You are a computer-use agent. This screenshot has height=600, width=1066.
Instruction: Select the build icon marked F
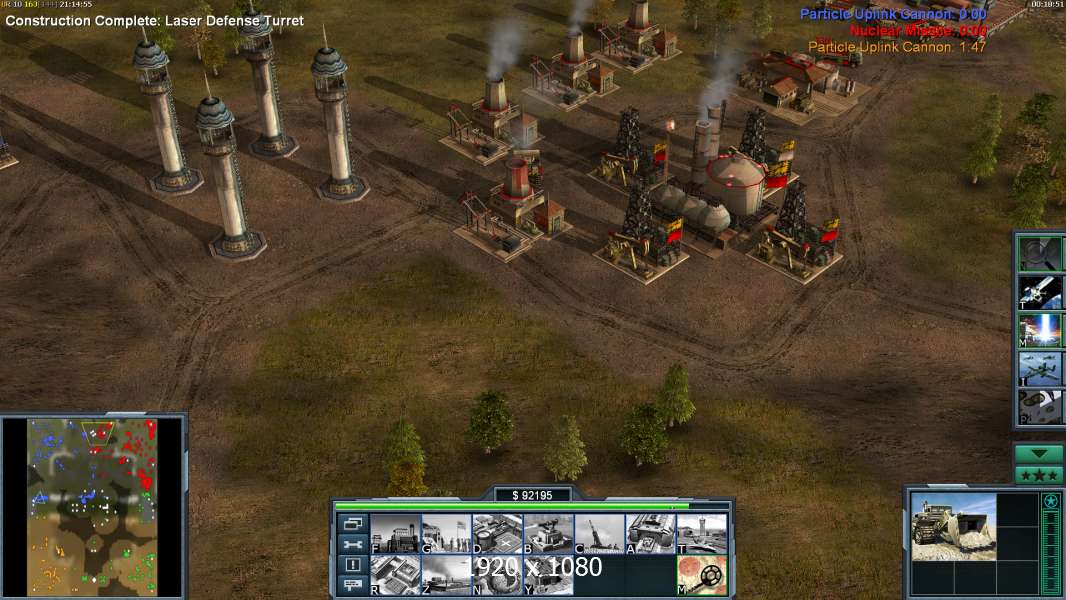click(395, 534)
